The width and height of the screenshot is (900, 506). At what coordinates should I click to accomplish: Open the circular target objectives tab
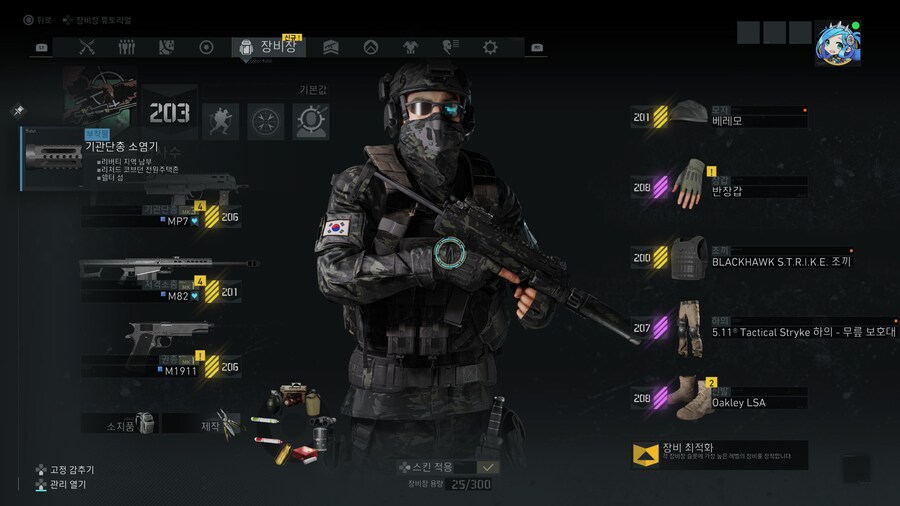(207, 47)
